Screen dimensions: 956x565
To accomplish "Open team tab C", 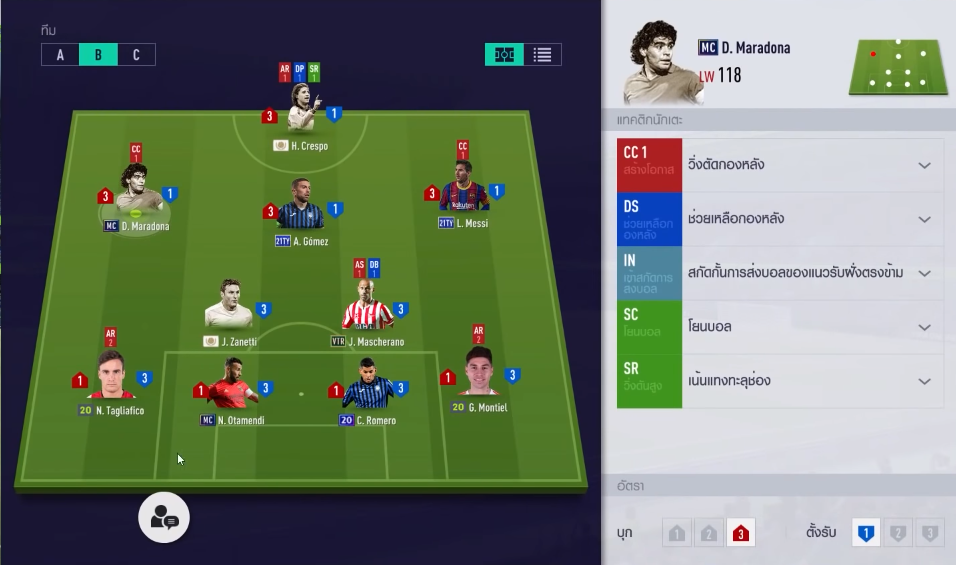I will pos(136,55).
